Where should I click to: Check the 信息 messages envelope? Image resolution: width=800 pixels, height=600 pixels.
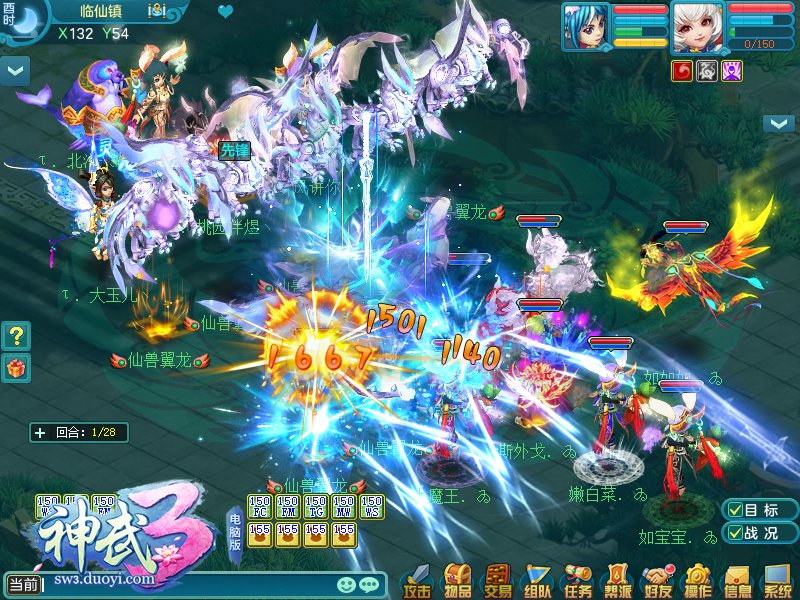click(x=737, y=580)
